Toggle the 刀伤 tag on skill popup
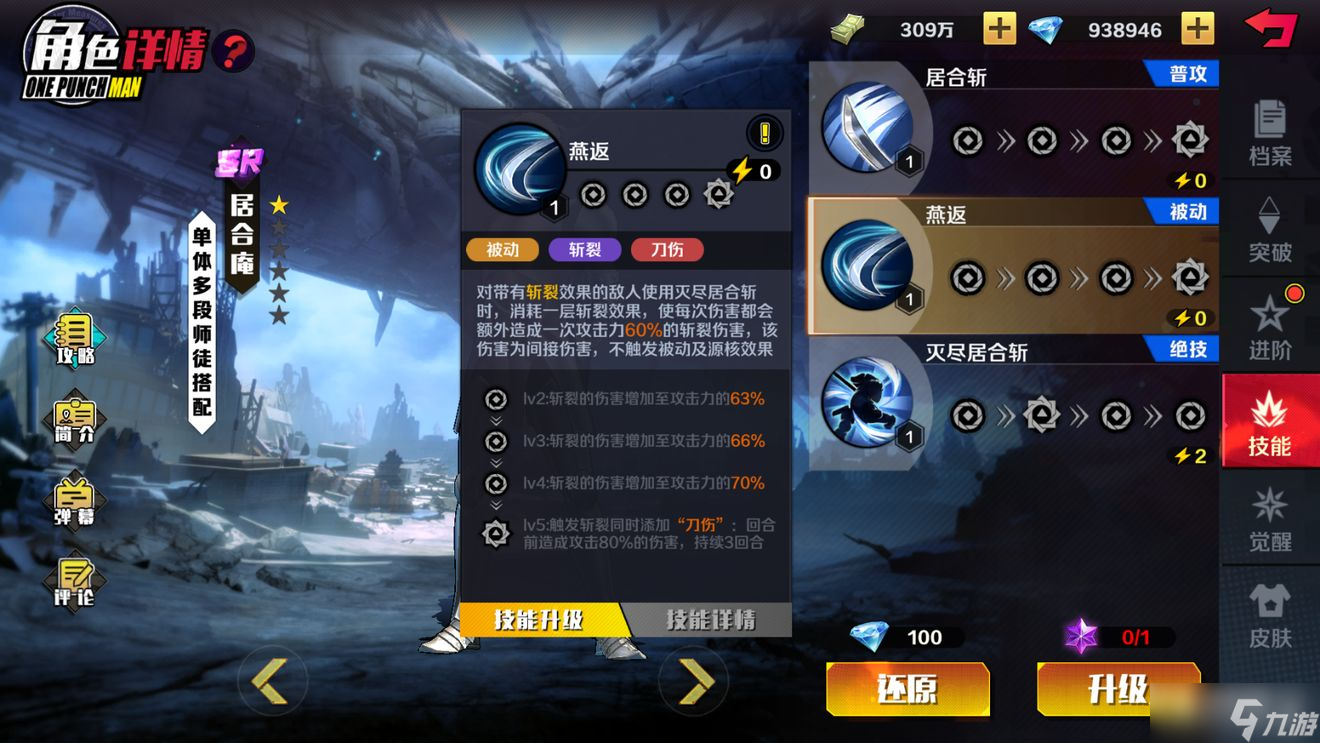 666,250
